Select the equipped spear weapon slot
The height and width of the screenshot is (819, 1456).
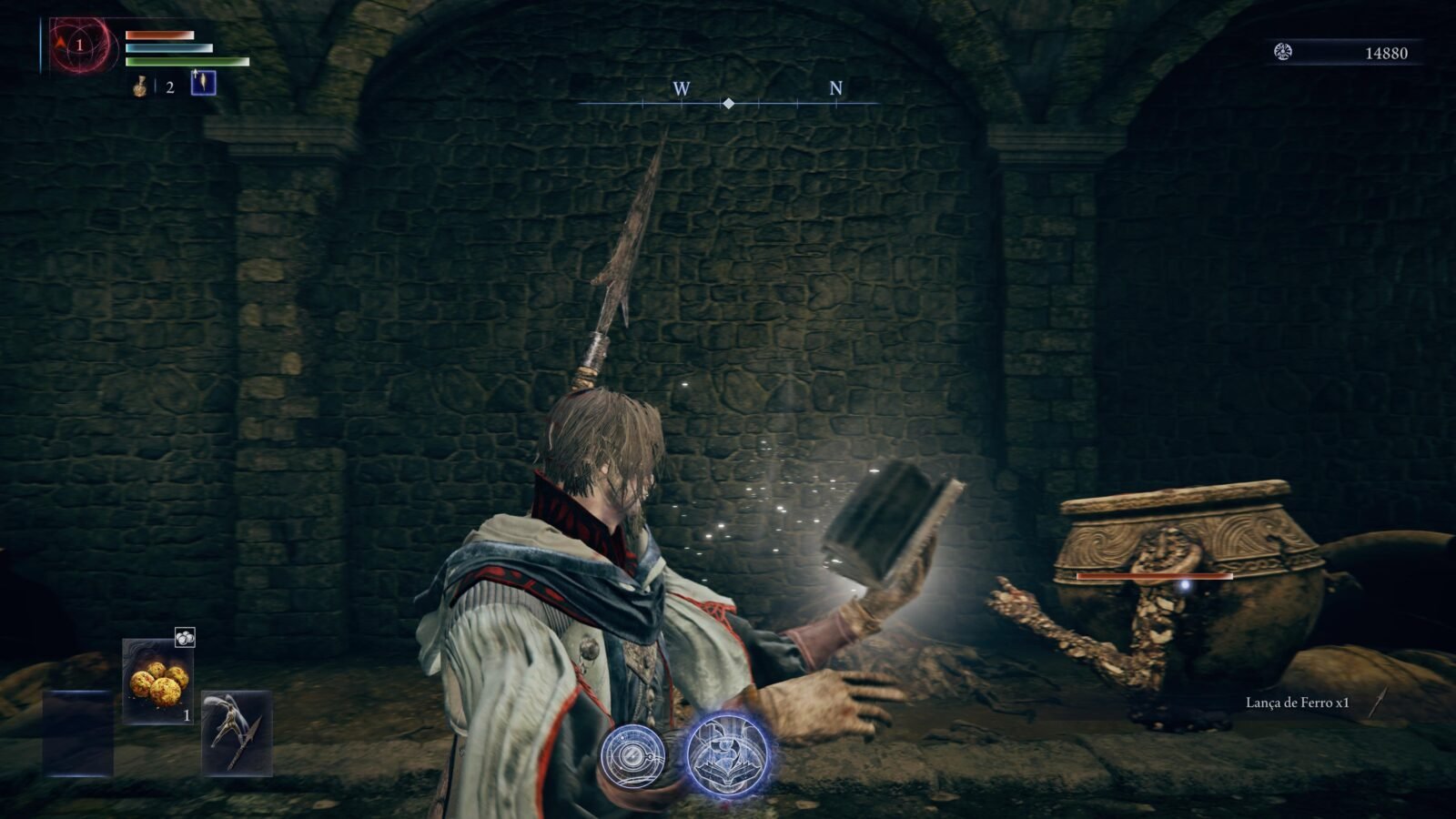[x=236, y=733]
